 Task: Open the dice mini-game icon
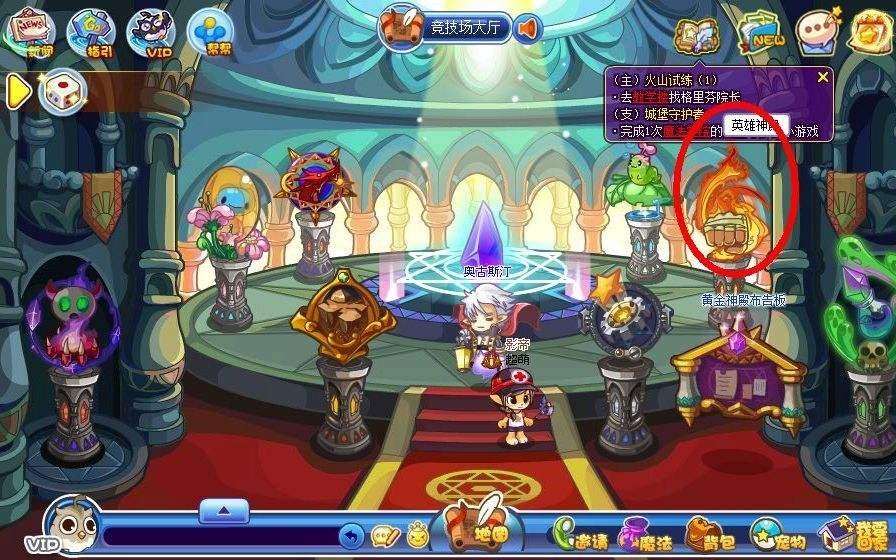click(x=60, y=92)
